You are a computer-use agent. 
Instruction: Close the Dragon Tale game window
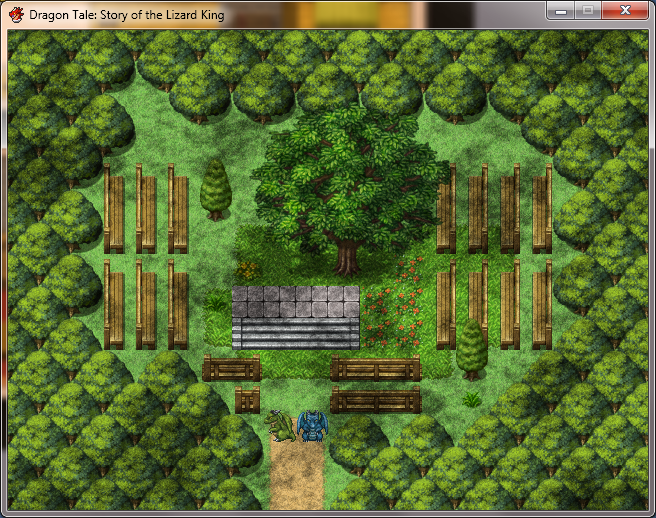tap(625, 11)
